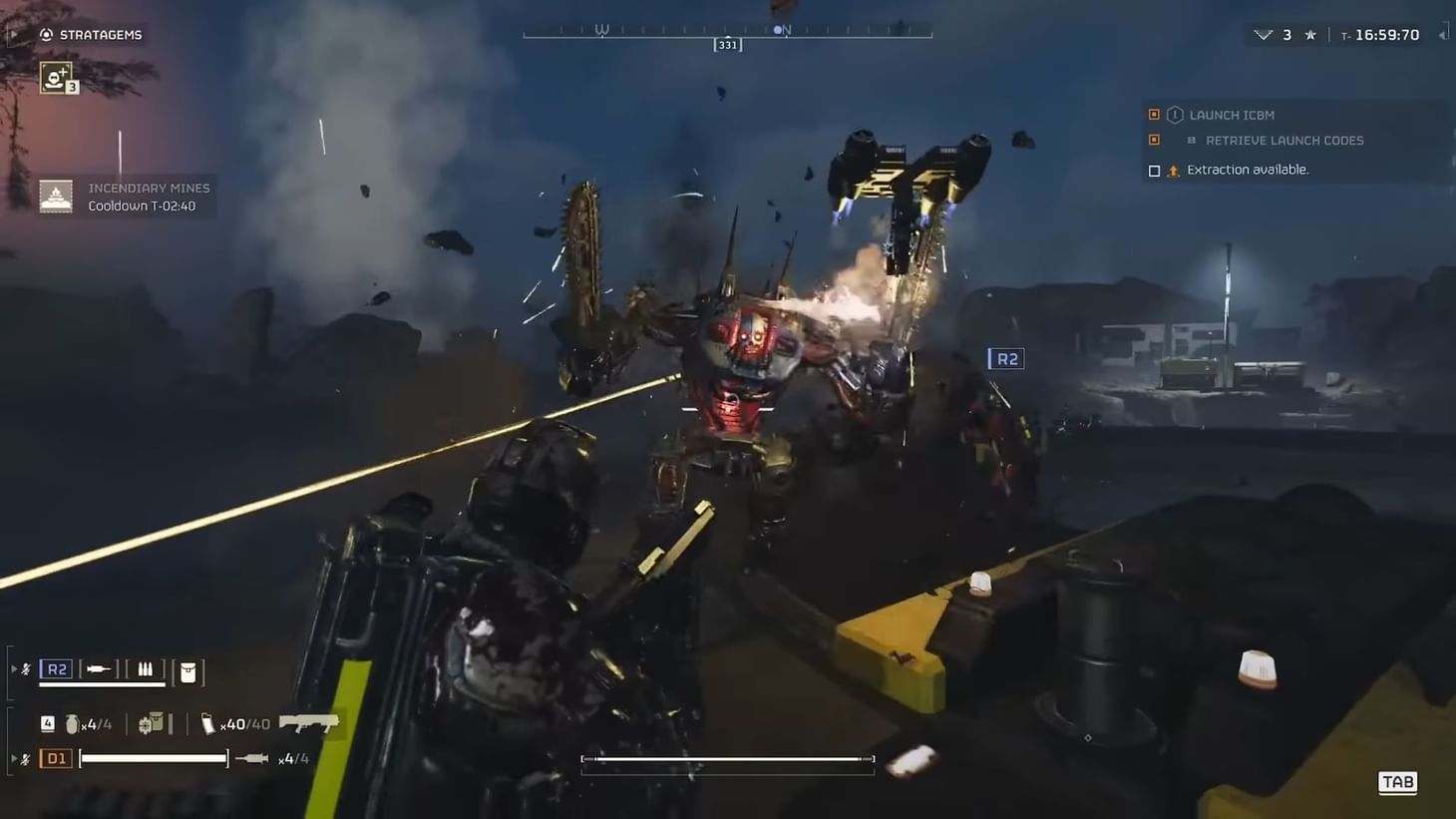Click the stim syringe icon next to R2
The height and width of the screenshot is (819, 1456).
point(100,667)
